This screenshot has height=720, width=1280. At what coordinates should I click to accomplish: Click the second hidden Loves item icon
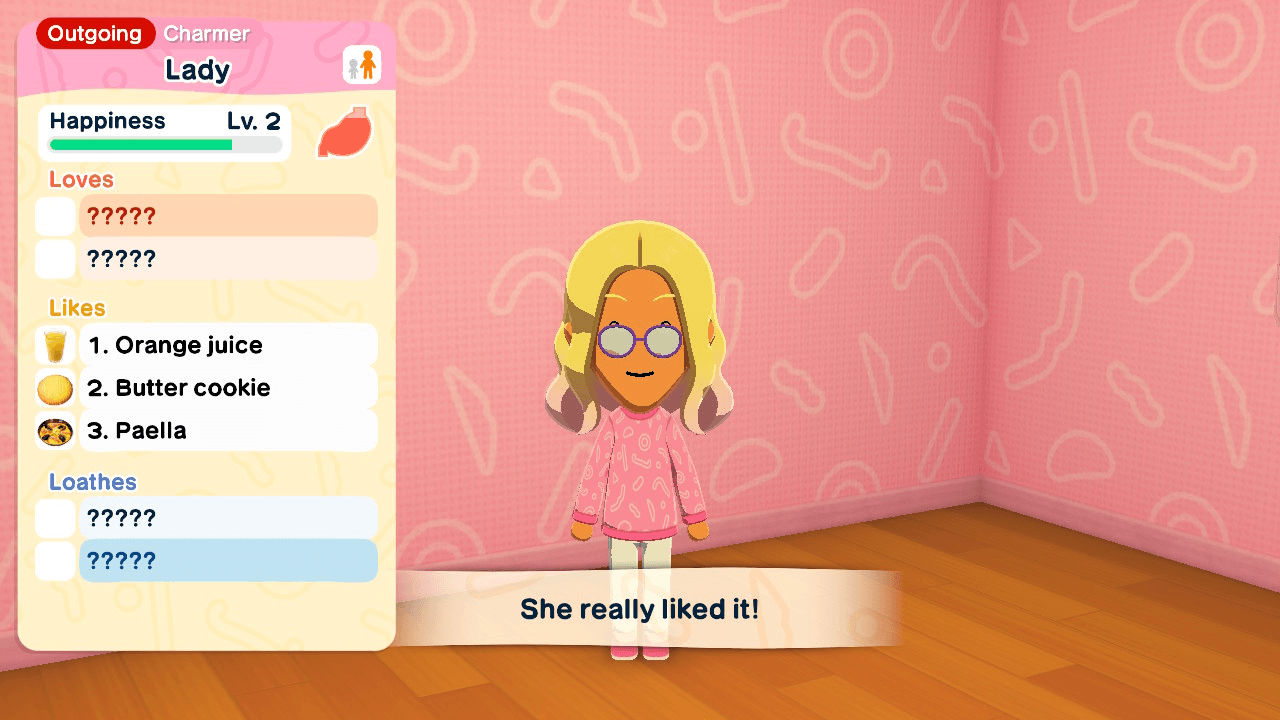(x=55, y=258)
